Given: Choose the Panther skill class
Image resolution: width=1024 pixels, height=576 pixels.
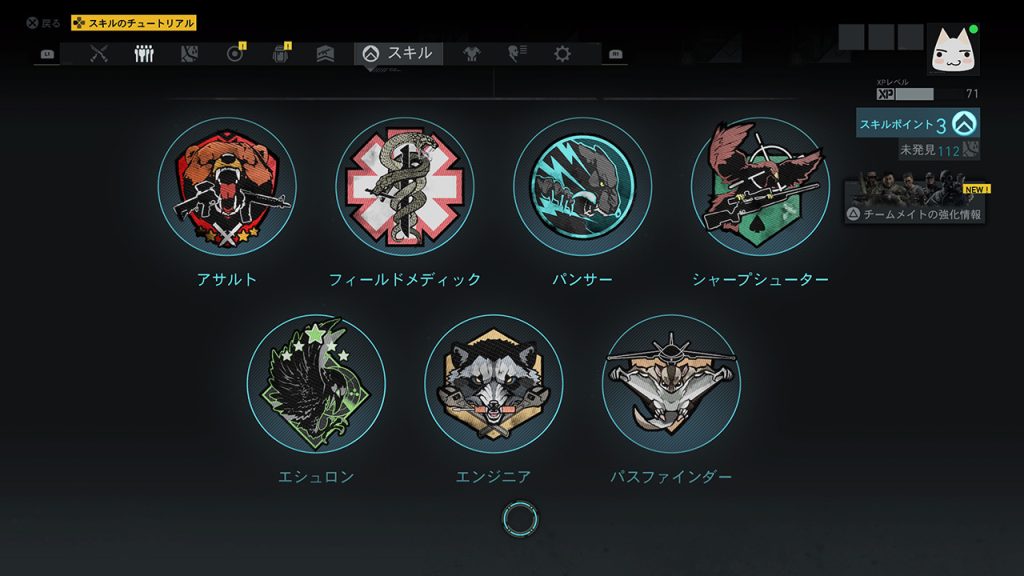Looking at the screenshot, I should (582, 187).
